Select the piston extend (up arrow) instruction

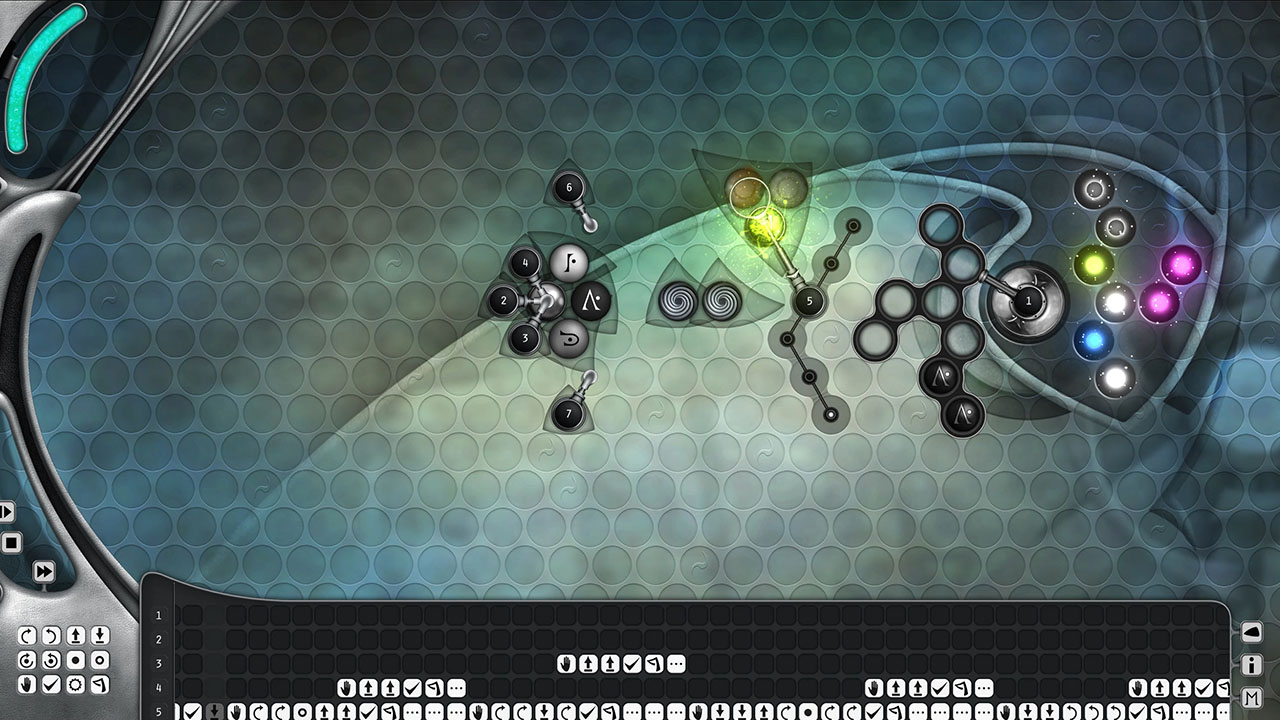click(x=75, y=634)
